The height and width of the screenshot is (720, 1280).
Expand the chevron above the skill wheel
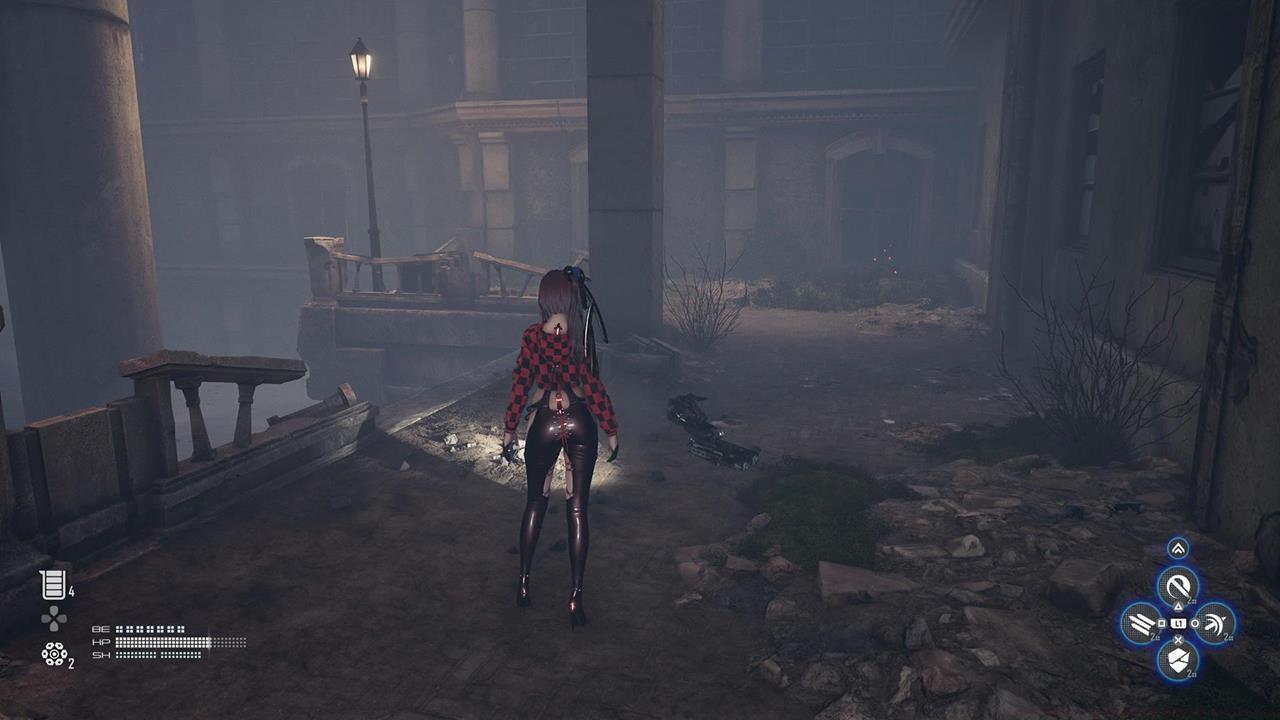[x=1177, y=547]
